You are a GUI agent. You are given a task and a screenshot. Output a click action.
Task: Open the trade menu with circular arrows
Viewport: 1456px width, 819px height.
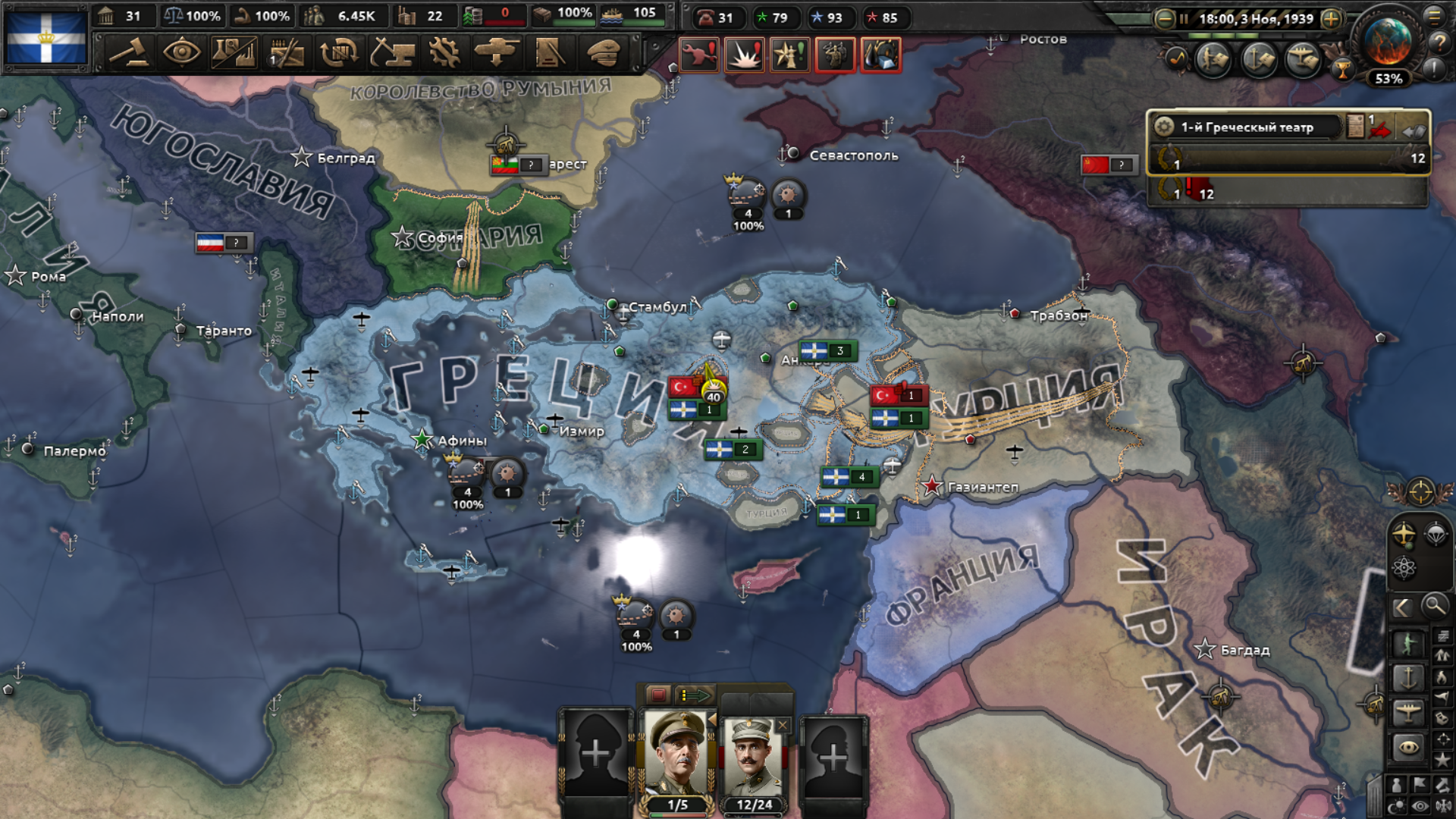[339, 53]
